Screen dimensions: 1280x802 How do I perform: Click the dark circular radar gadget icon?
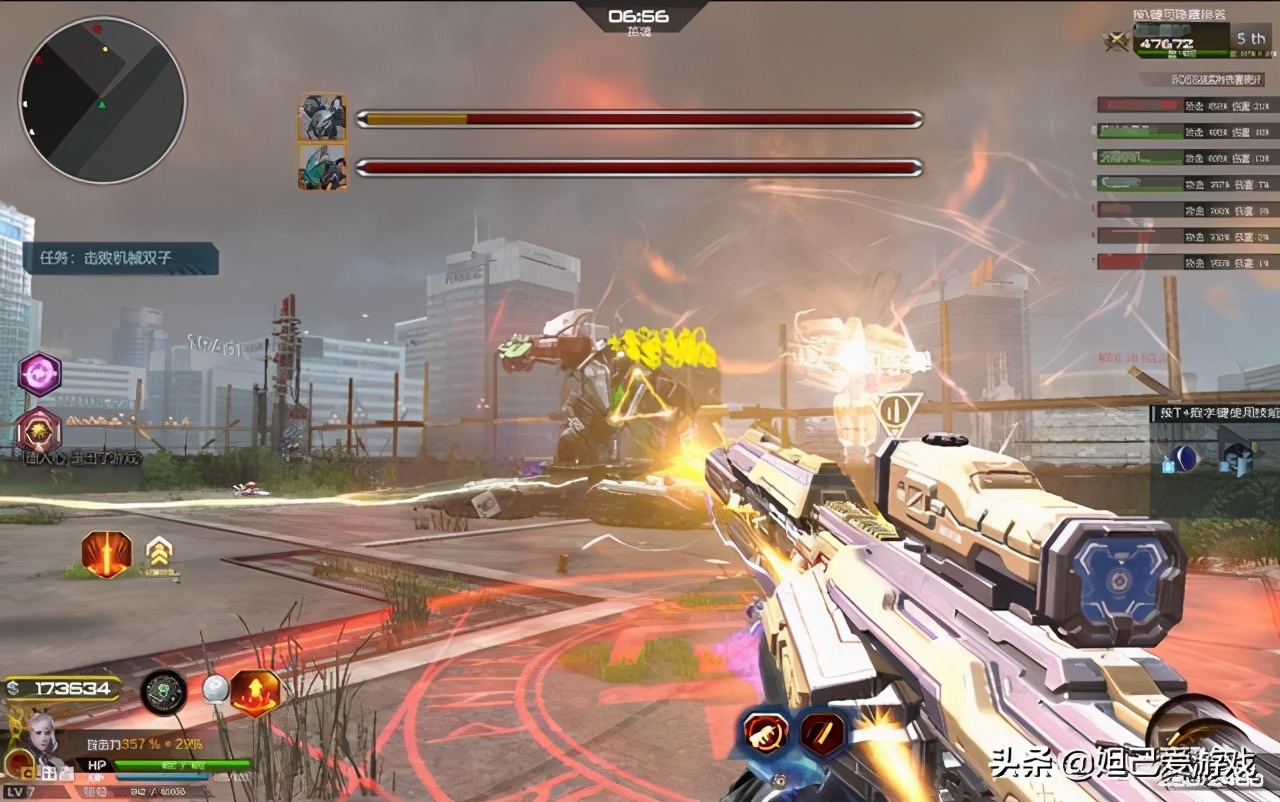pos(164,692)
